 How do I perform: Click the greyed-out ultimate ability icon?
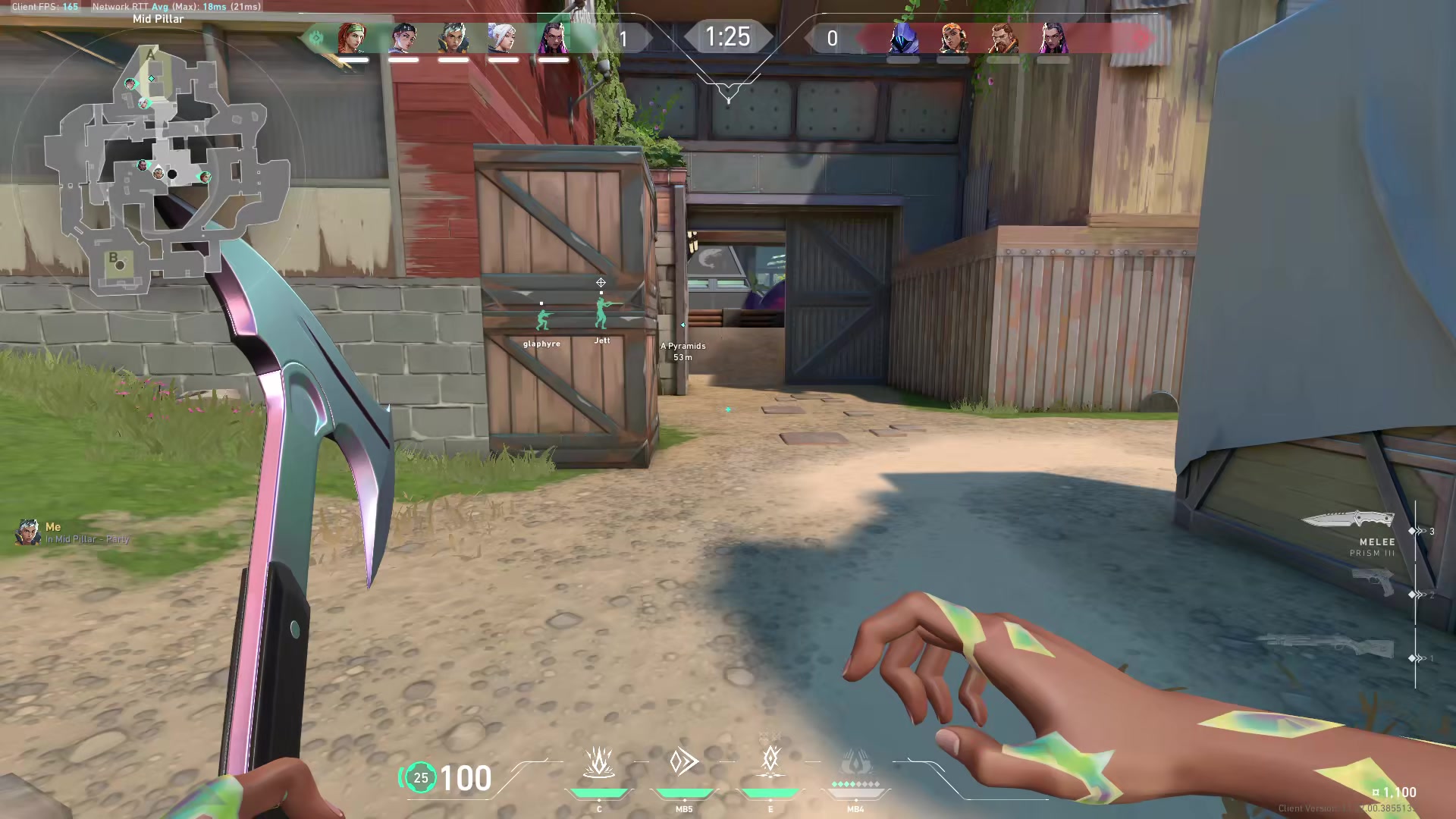click(x=855, y=763)
